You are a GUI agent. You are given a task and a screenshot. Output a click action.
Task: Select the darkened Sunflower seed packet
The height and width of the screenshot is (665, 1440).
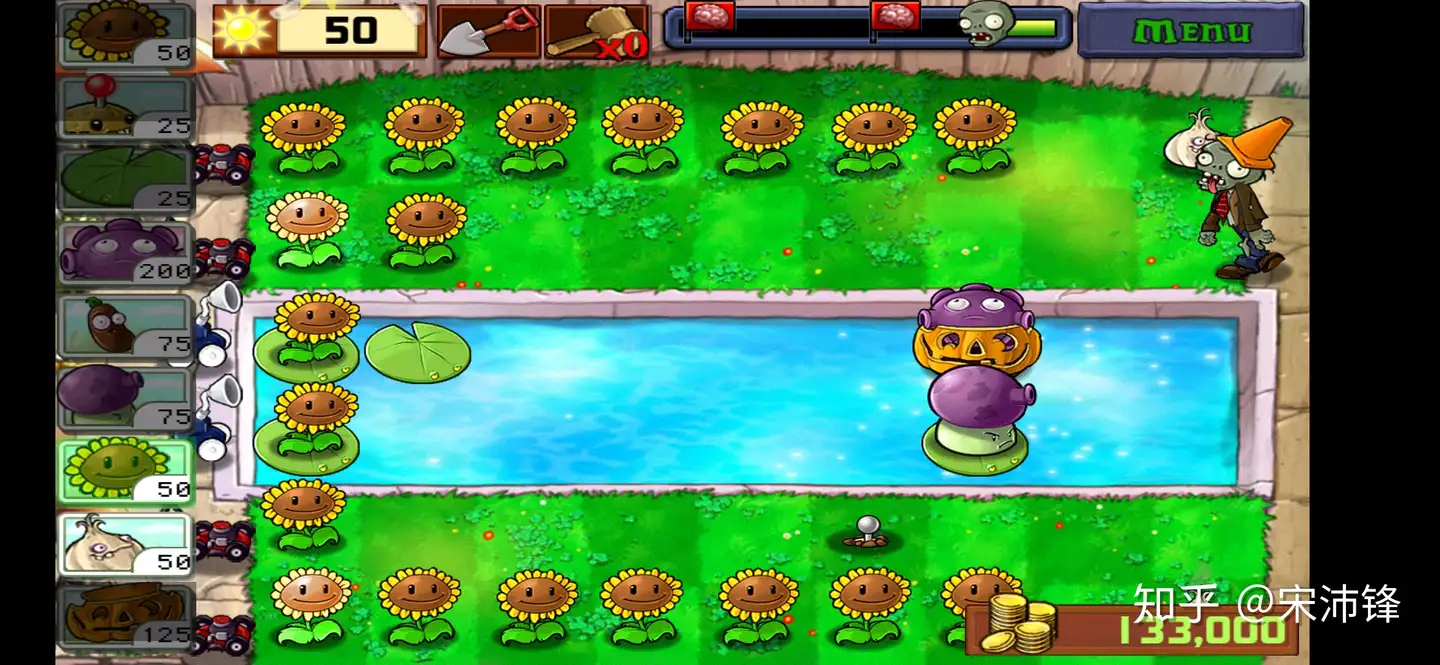[126, 35]
